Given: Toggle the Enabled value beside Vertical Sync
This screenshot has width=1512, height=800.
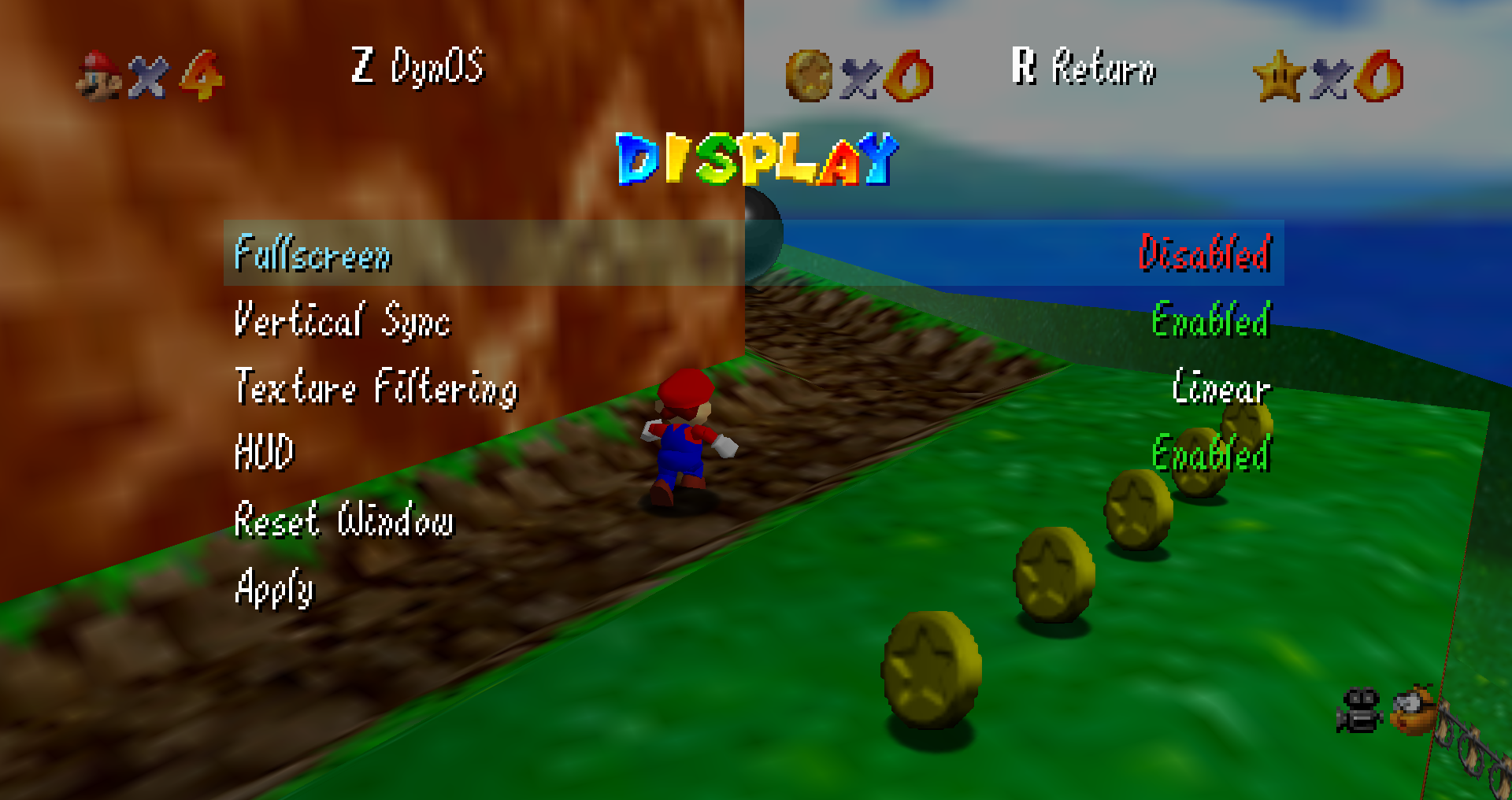Looking at the screenshot, I should click(1210, 320).
